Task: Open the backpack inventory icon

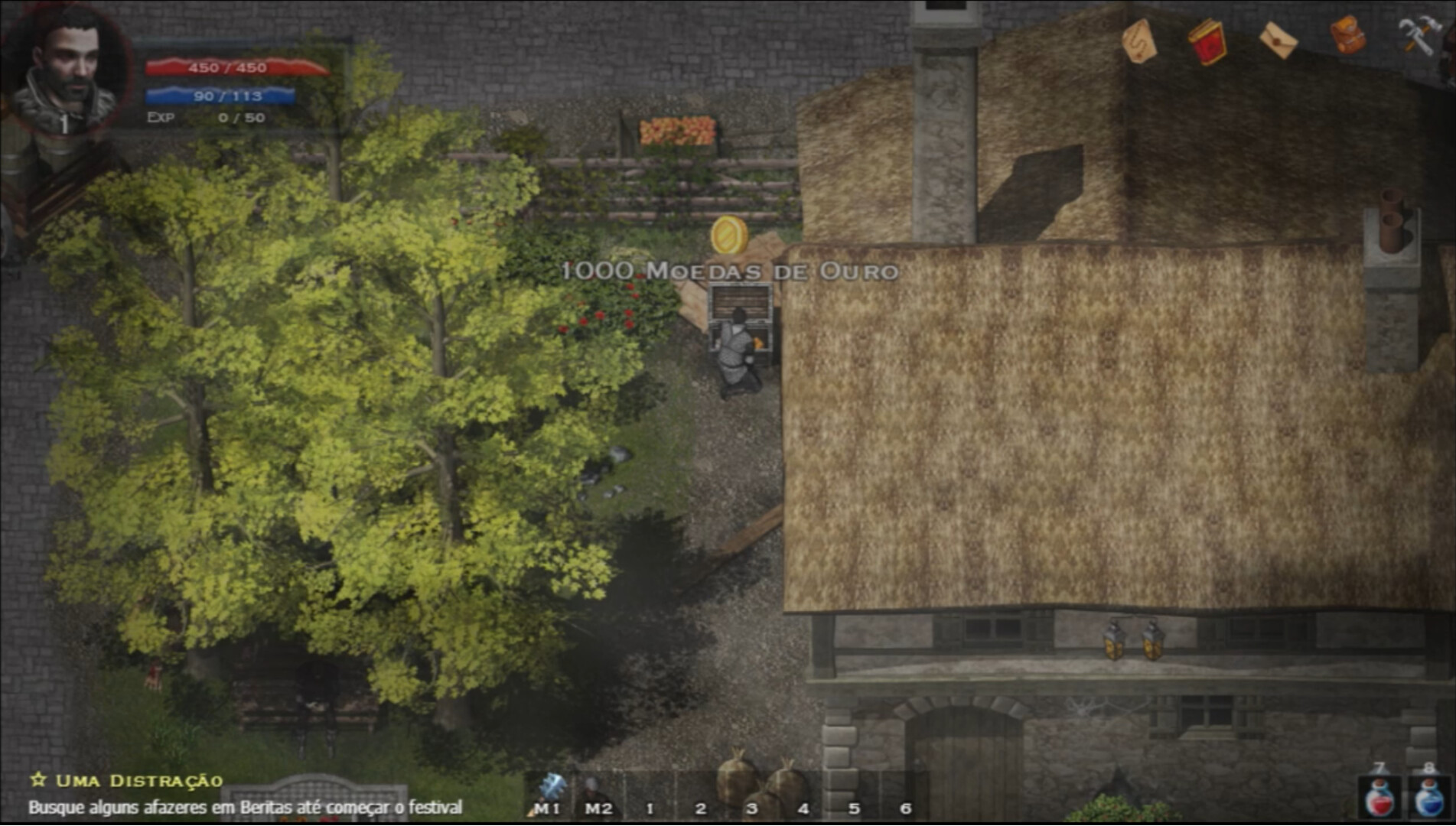Action: [x=1350, y=34]
